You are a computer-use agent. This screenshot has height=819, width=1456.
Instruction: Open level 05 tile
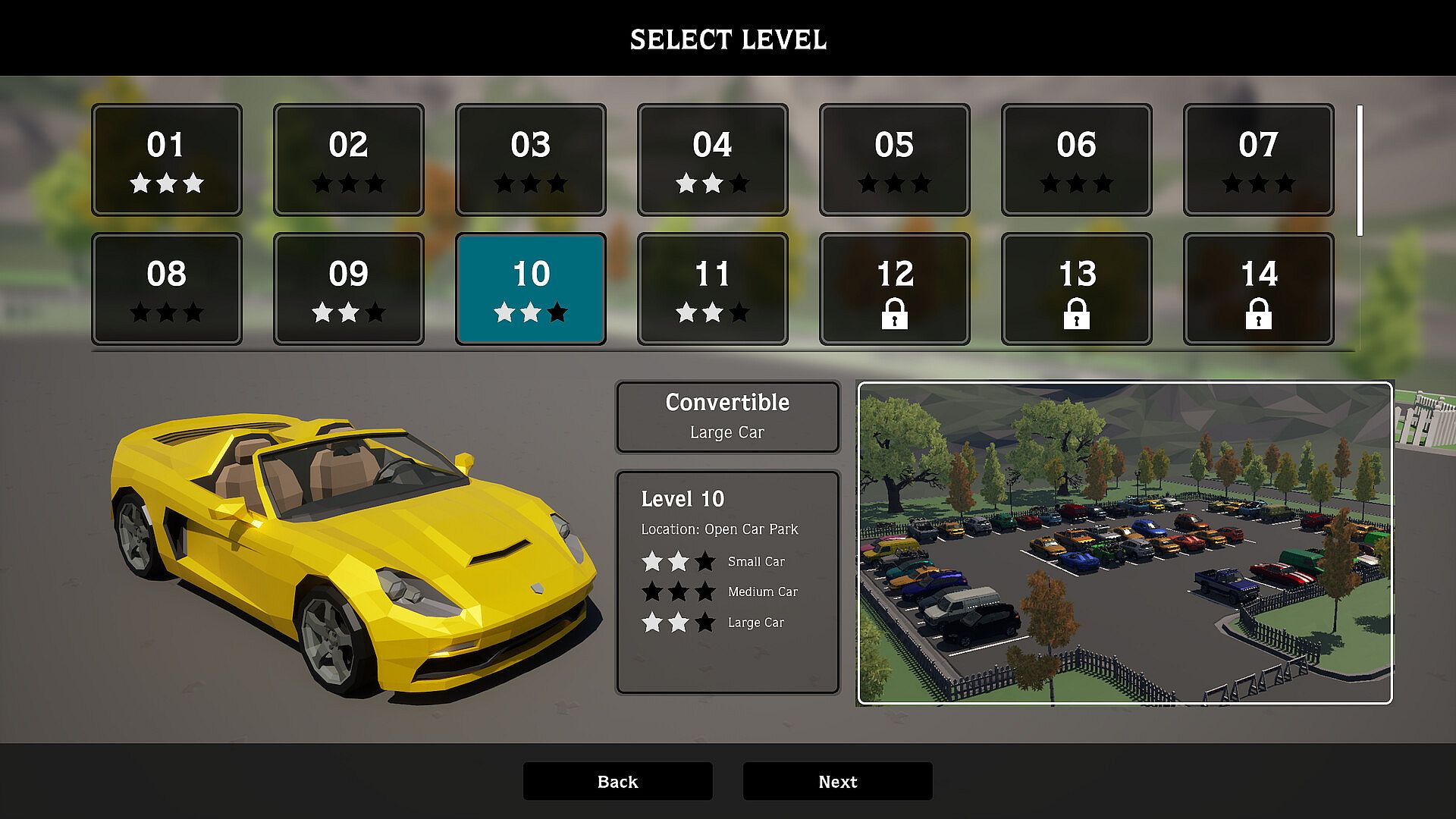895,160
